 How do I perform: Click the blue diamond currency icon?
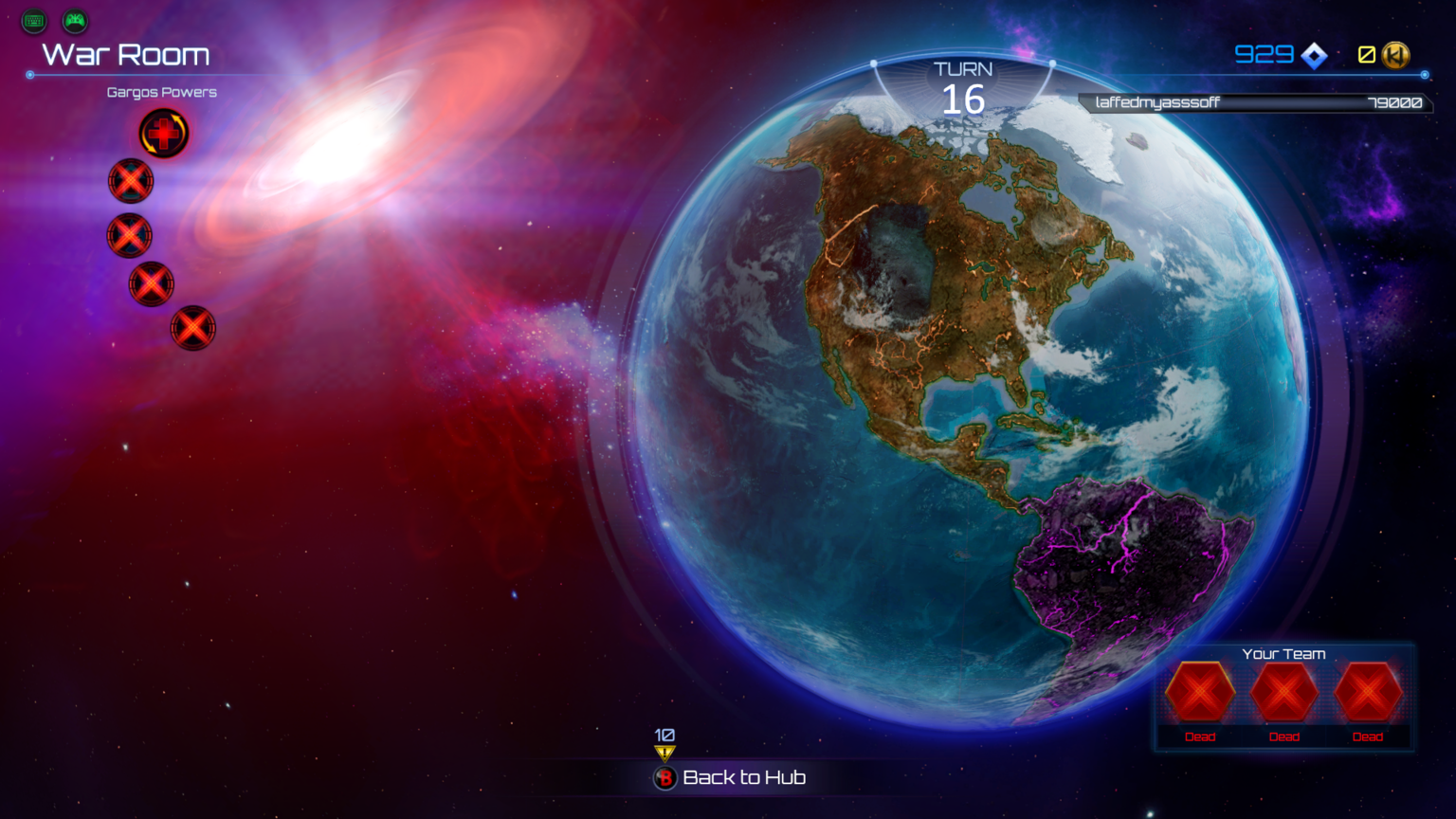tap(1315, 56)
